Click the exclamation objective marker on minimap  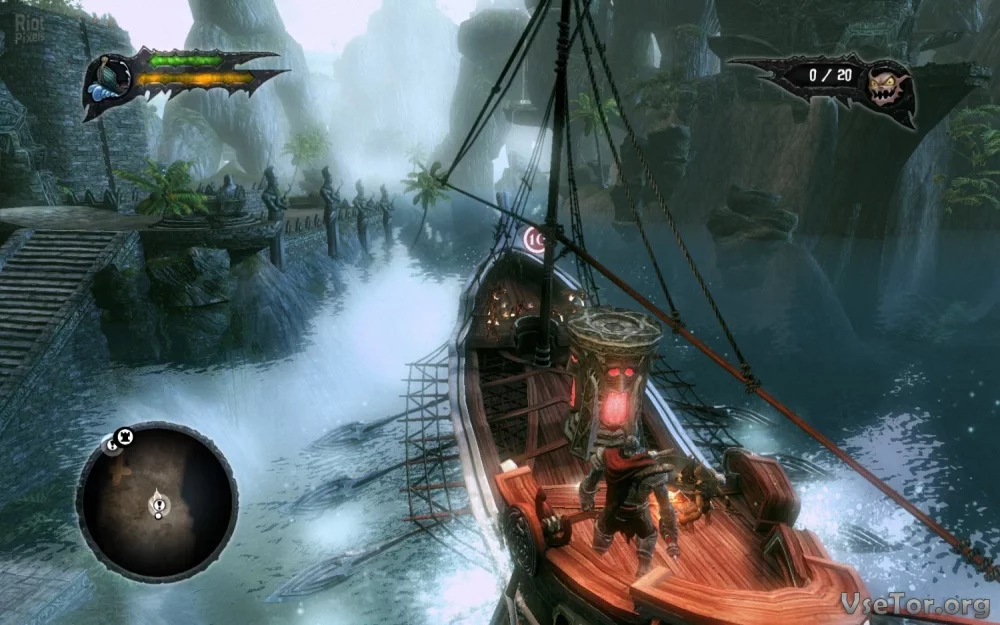tap(157, 507)
